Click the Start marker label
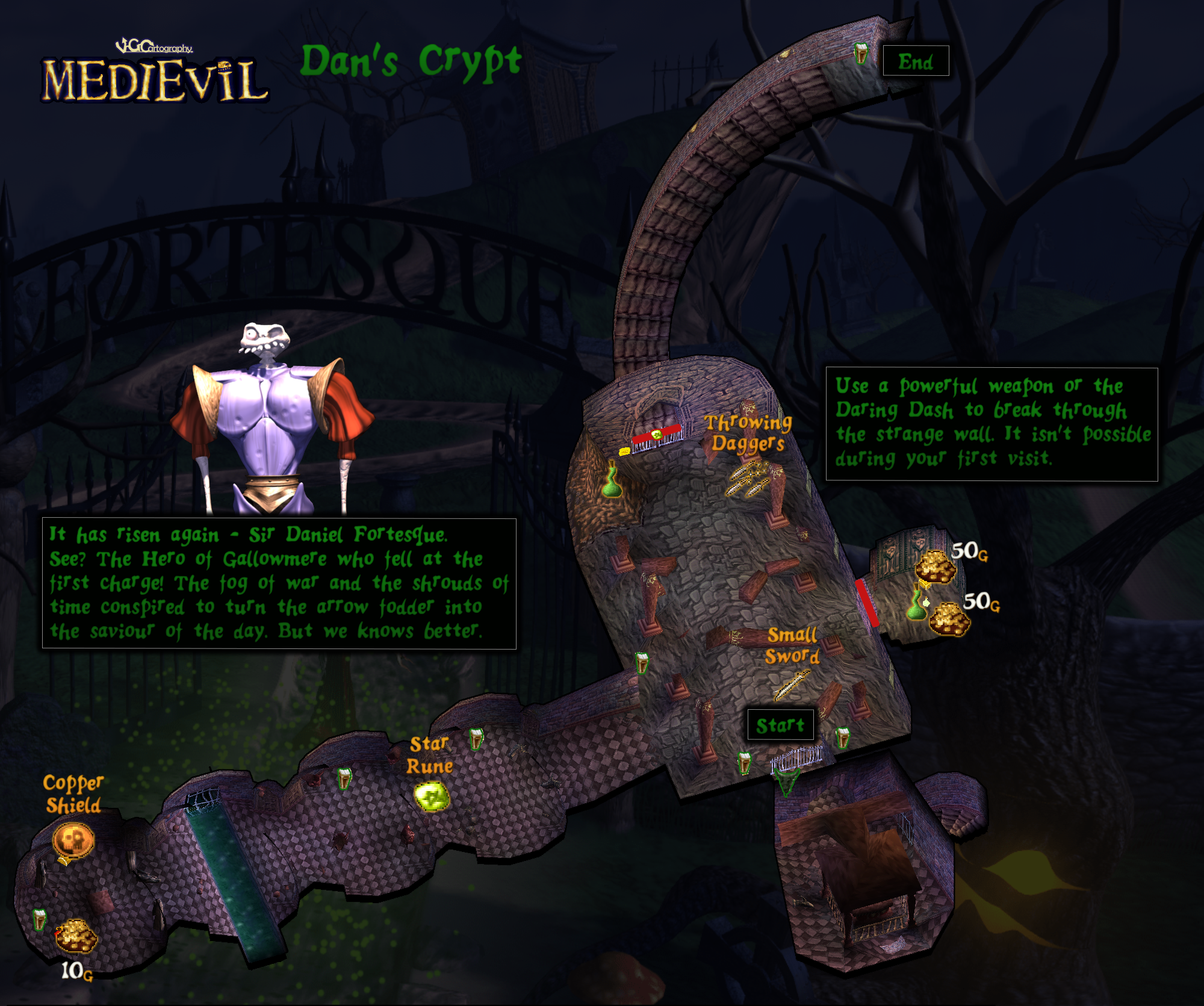The width and height of the screenshot is (1204, 1006). tap(780, 725)
